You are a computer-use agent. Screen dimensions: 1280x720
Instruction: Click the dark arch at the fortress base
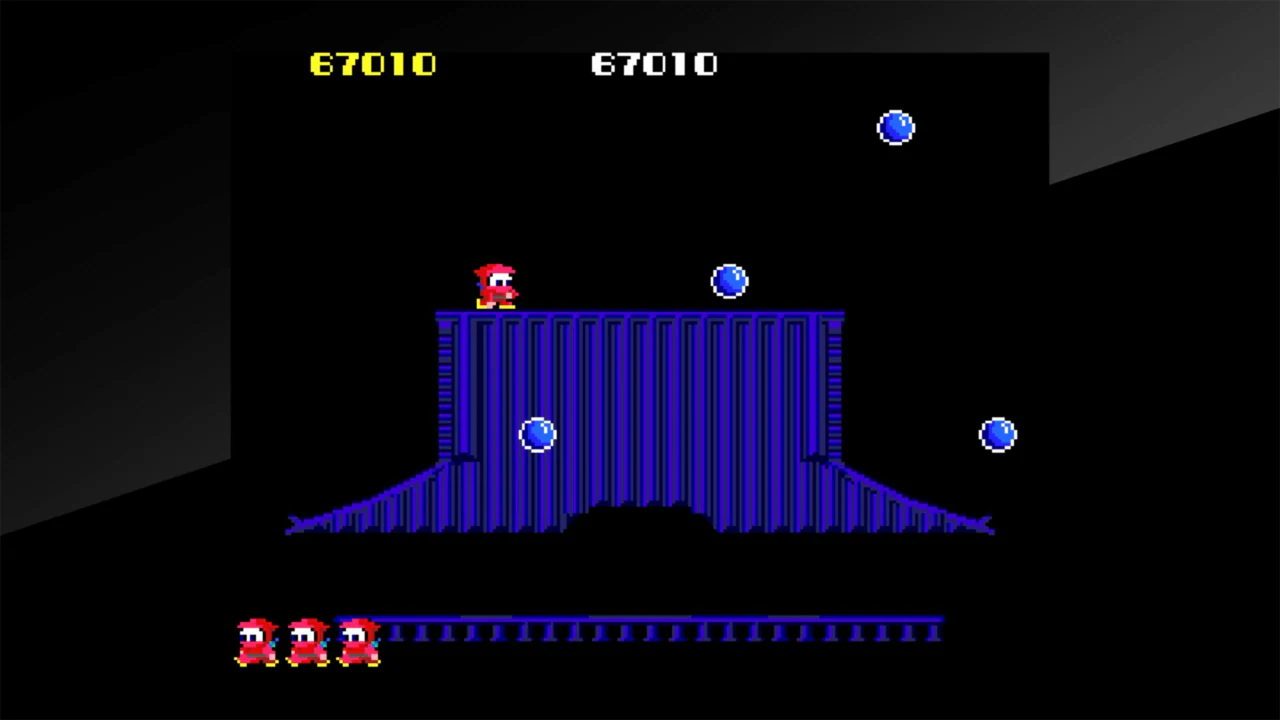(x=640, y=520)
